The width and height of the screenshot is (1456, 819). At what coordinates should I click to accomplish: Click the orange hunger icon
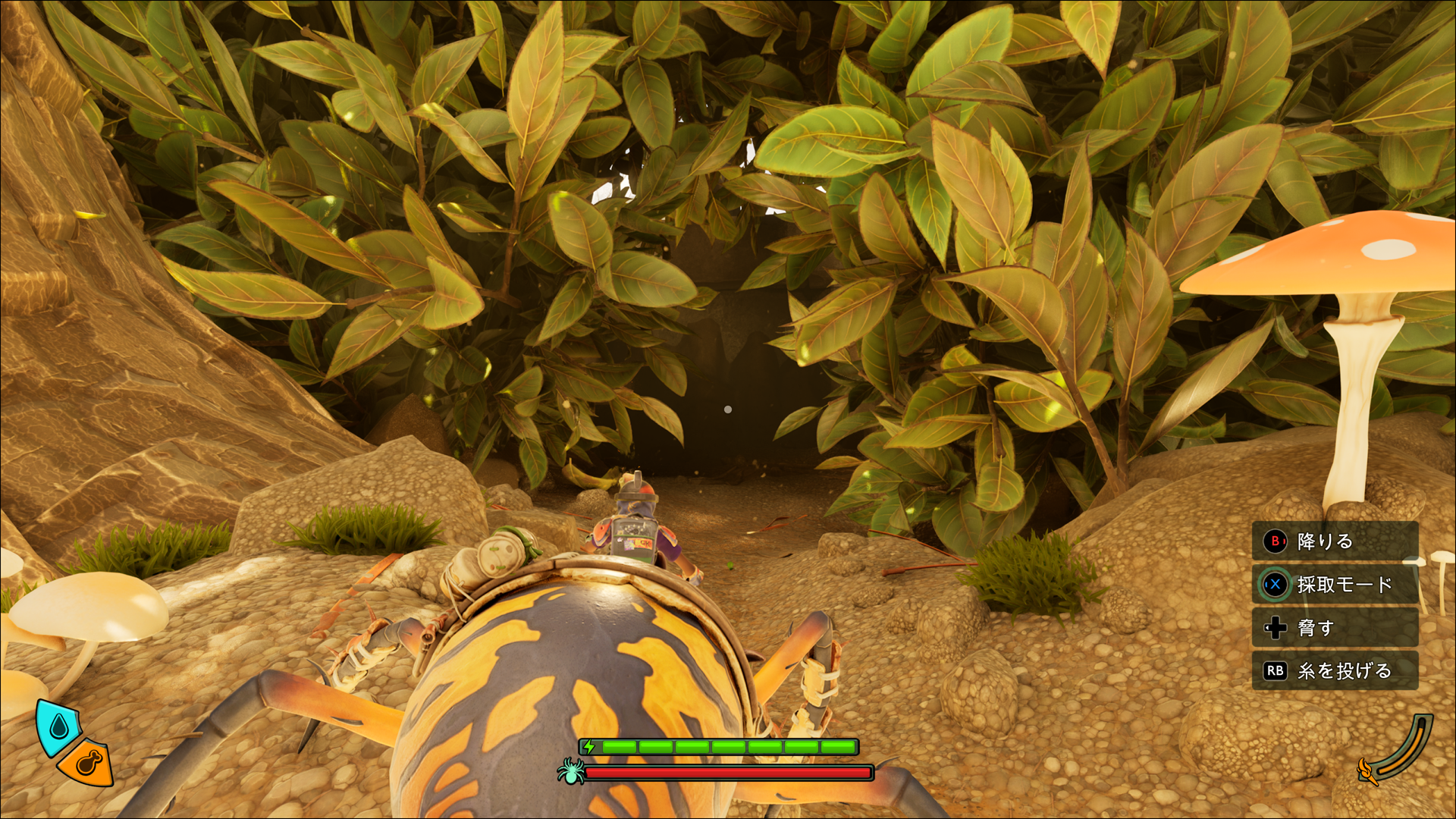coord(87,763)
